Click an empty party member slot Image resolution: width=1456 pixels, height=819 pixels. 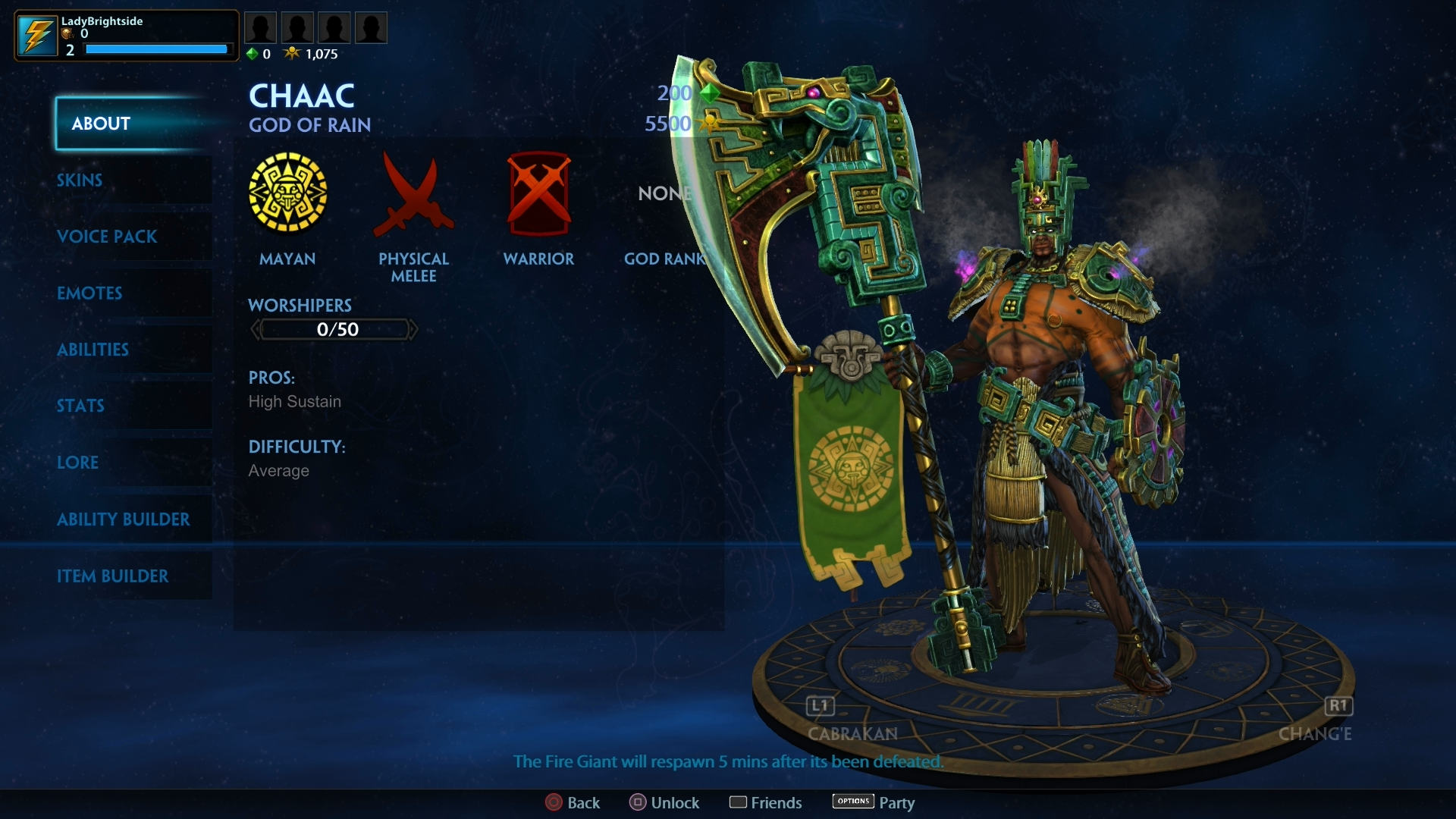click(x=297, y=27)
